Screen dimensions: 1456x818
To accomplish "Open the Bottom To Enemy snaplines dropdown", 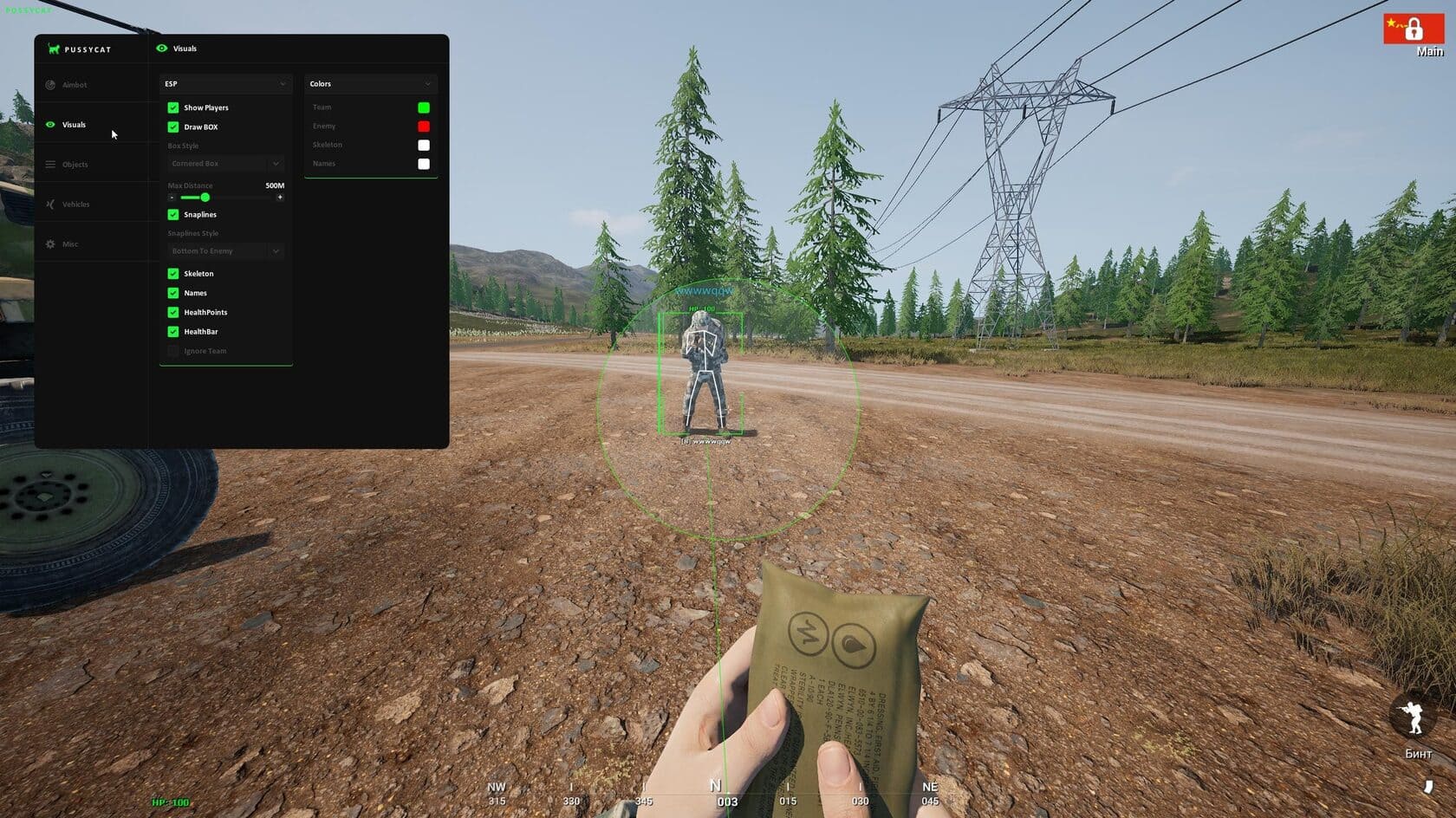I will [x=225, y=251].
